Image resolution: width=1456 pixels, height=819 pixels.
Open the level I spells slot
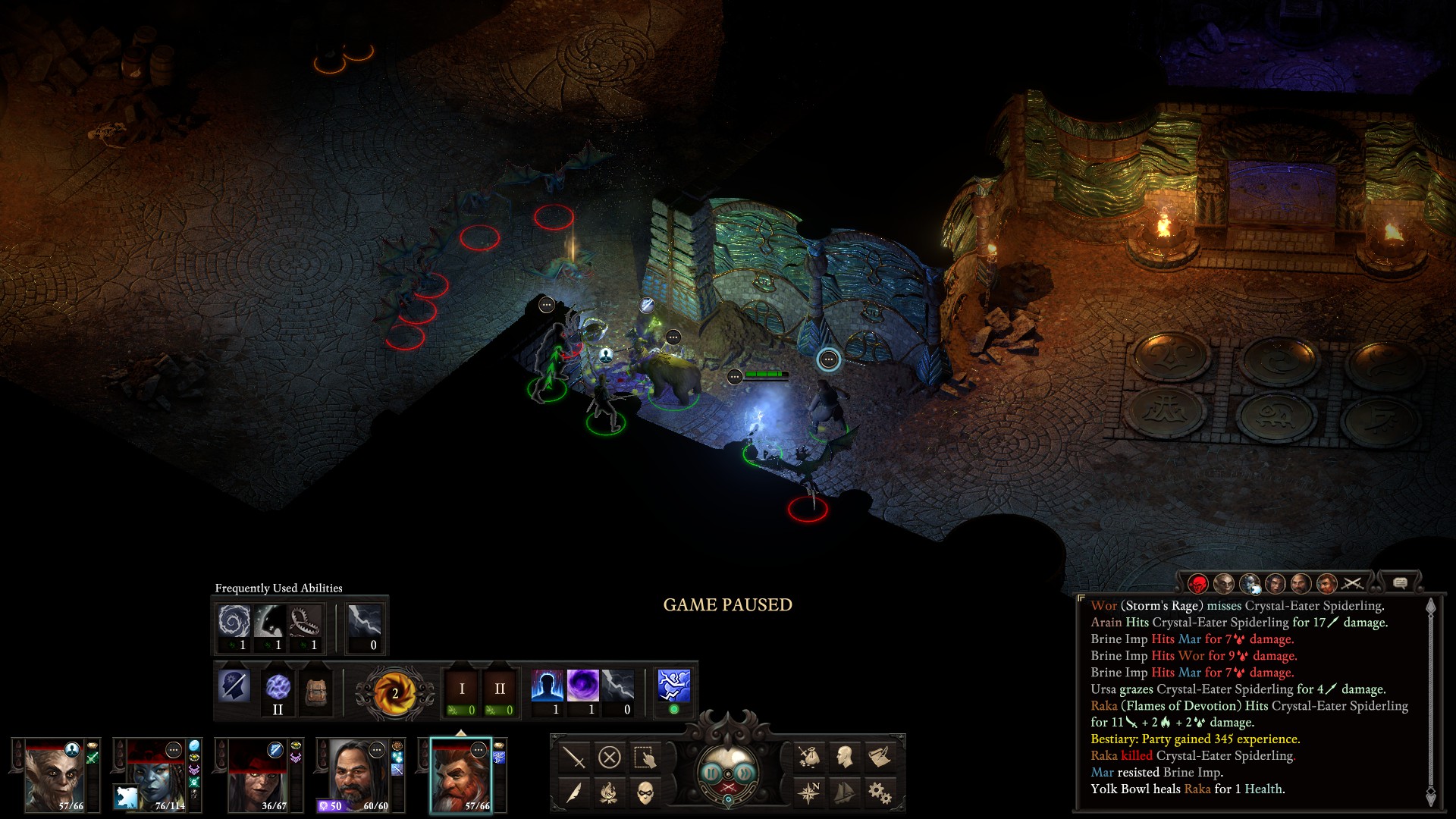coord(462,690)
